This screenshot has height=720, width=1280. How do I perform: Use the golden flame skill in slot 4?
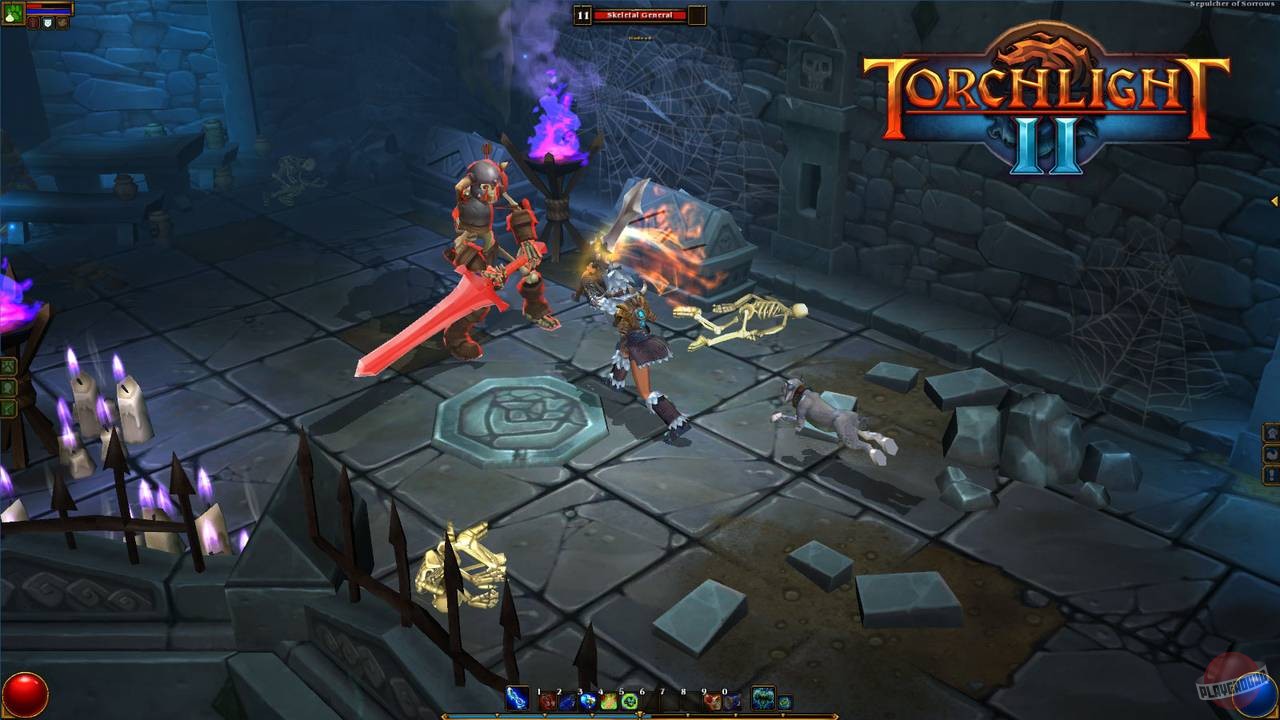(x=608, y=701)
